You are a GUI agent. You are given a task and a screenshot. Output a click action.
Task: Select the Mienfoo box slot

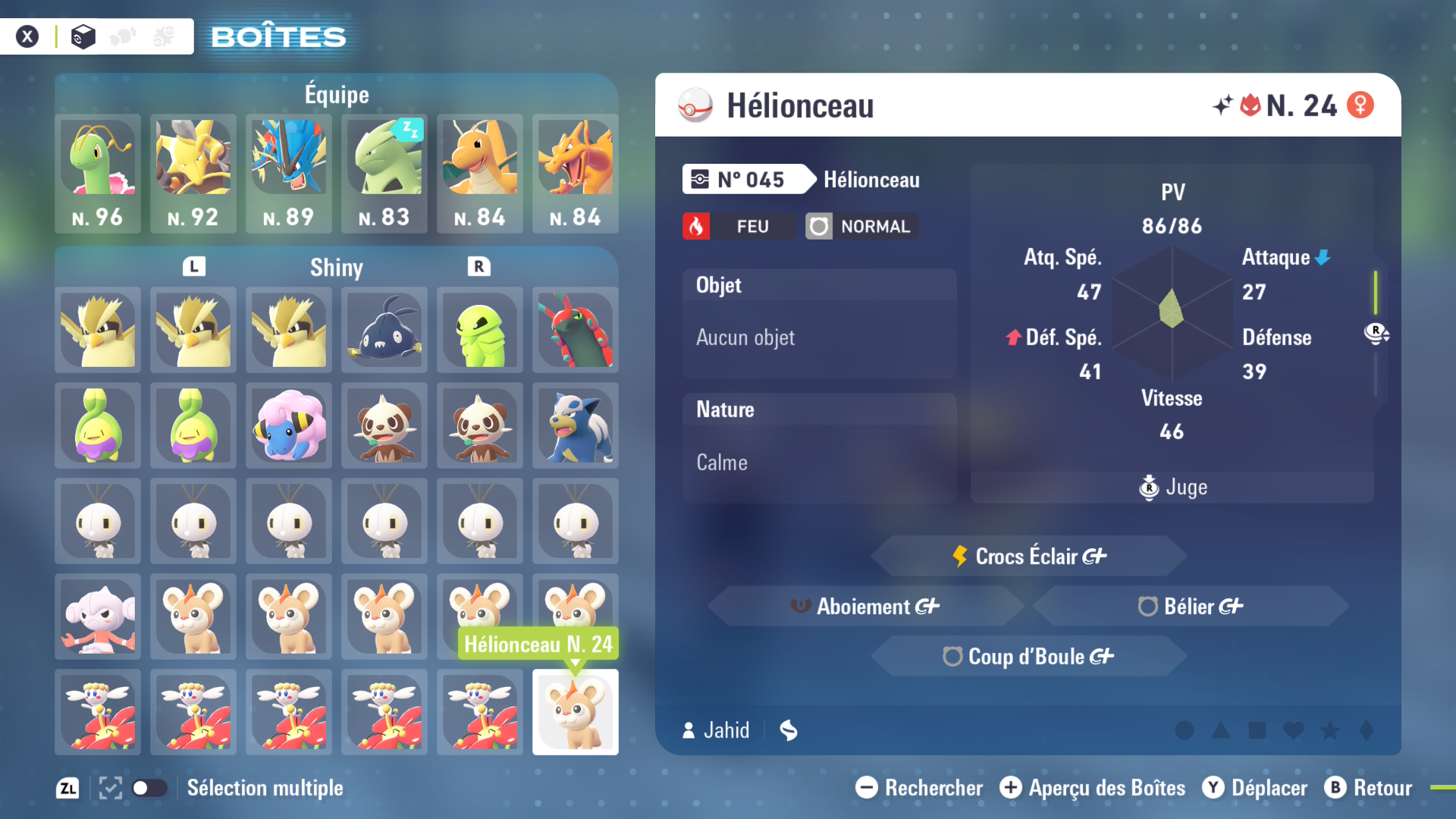[x=98, y=617]
